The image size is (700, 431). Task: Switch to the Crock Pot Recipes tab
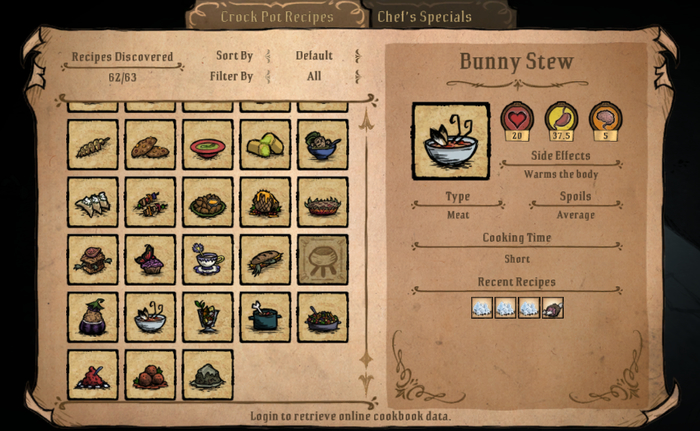(x=276, y=16)
